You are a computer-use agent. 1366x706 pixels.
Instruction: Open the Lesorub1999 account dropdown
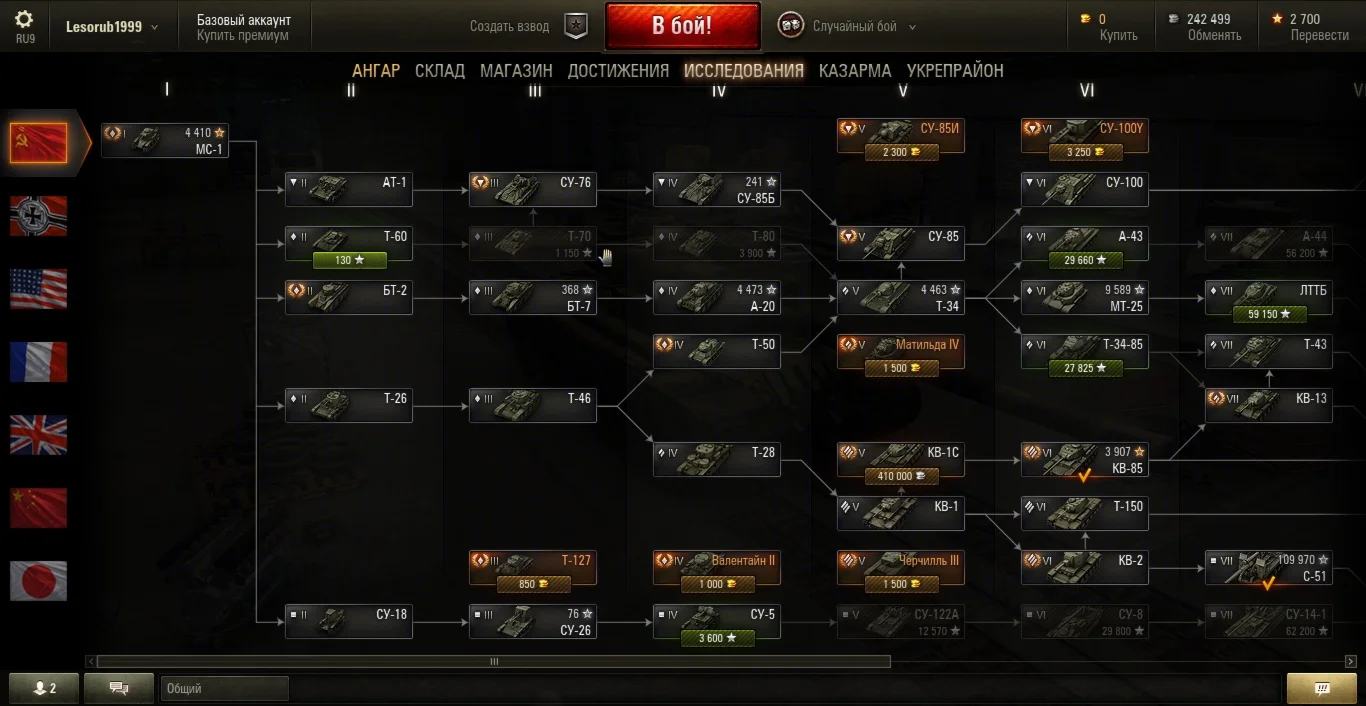(112, 27)
